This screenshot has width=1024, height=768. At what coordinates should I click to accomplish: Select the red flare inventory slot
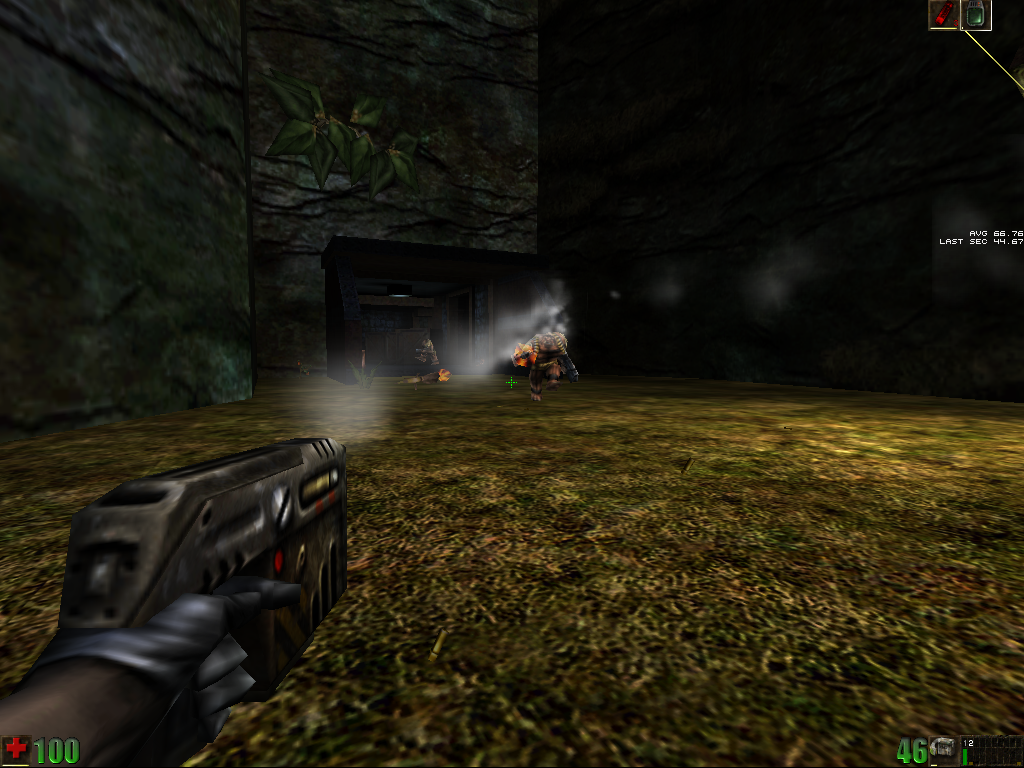click(x=944, y=14)
